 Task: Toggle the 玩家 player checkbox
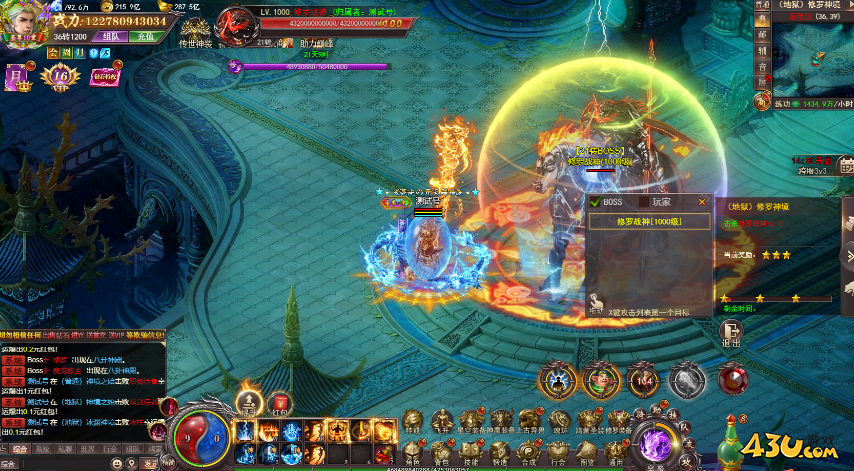(x=645, y=202)
